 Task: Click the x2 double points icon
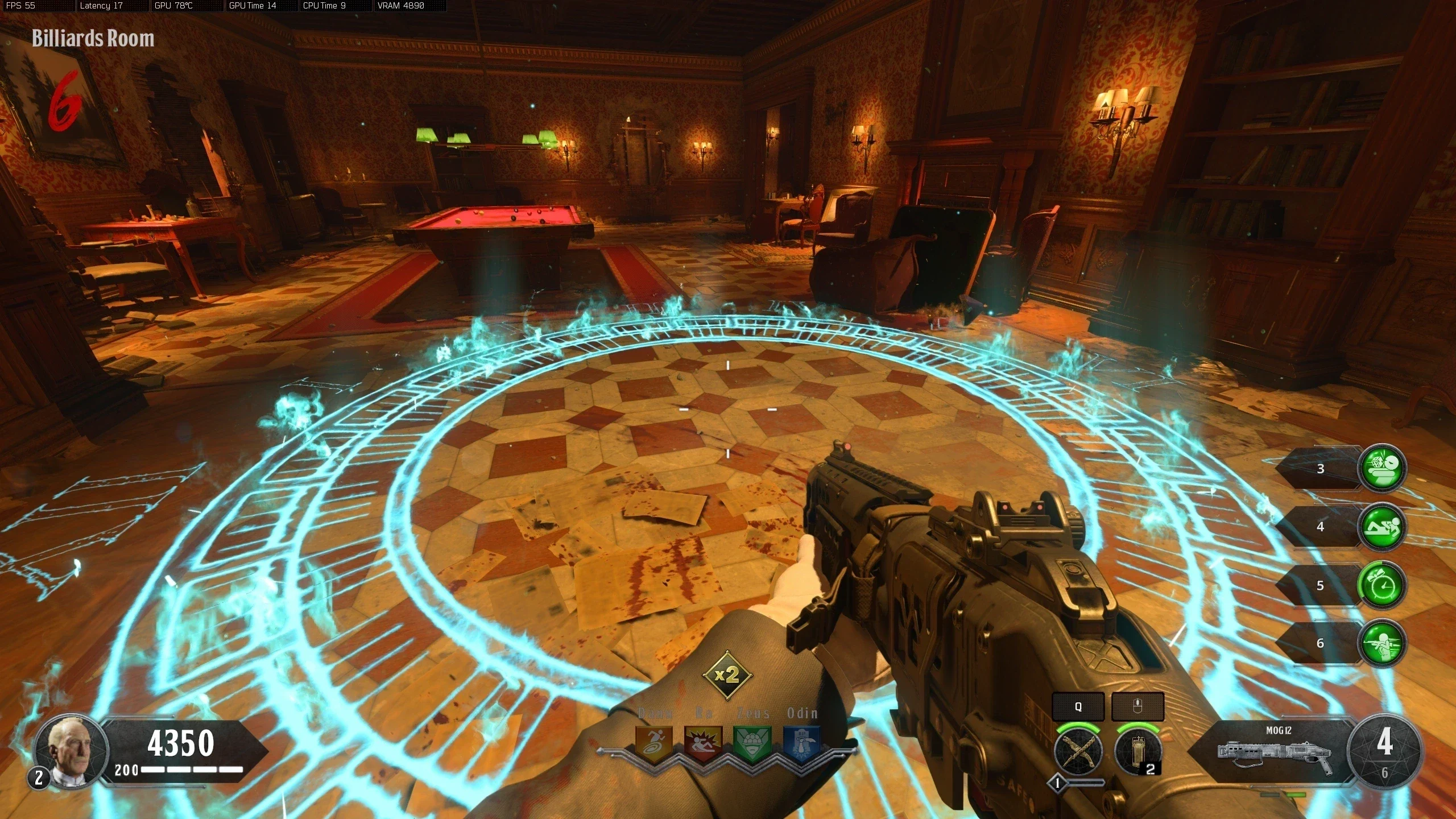click(x=727, y=675)
